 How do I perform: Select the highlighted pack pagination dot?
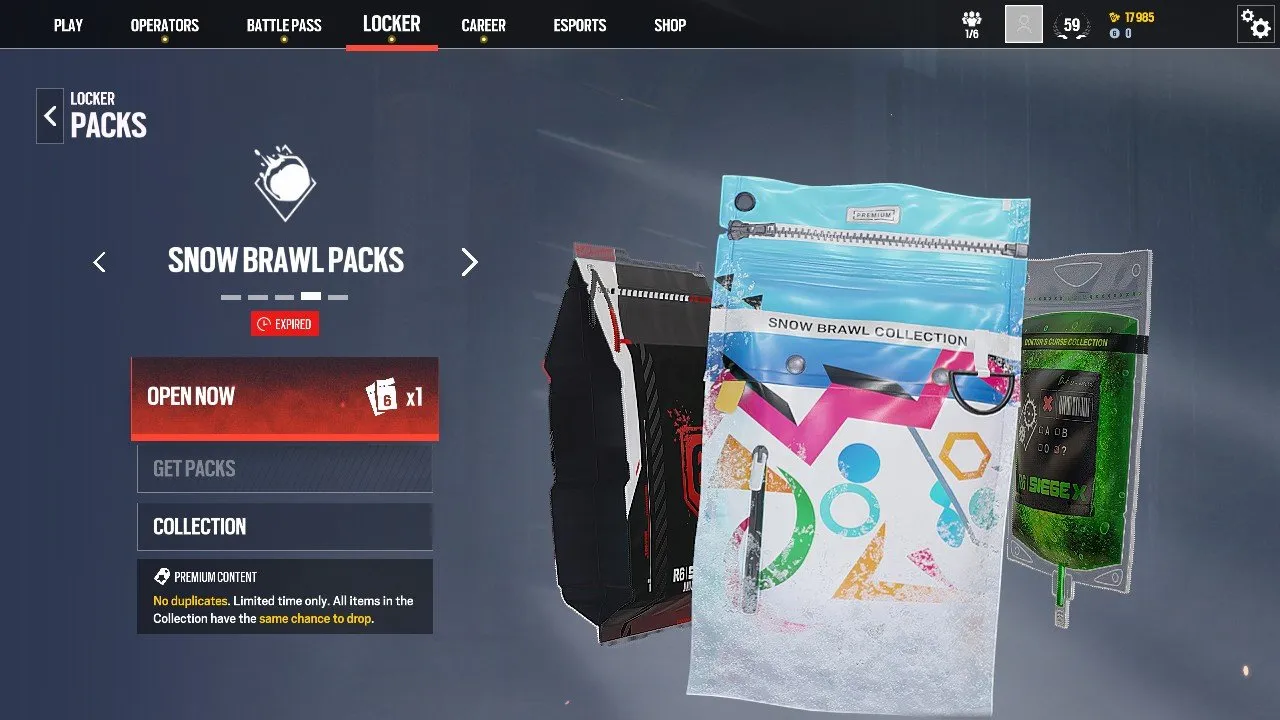(312, 296)
